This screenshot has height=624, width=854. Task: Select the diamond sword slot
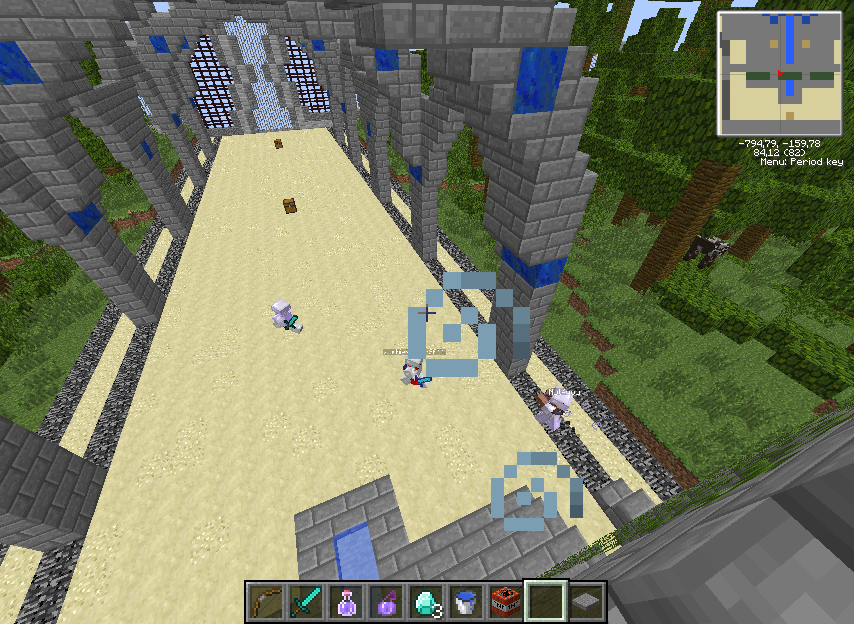[x=305, y=601]
